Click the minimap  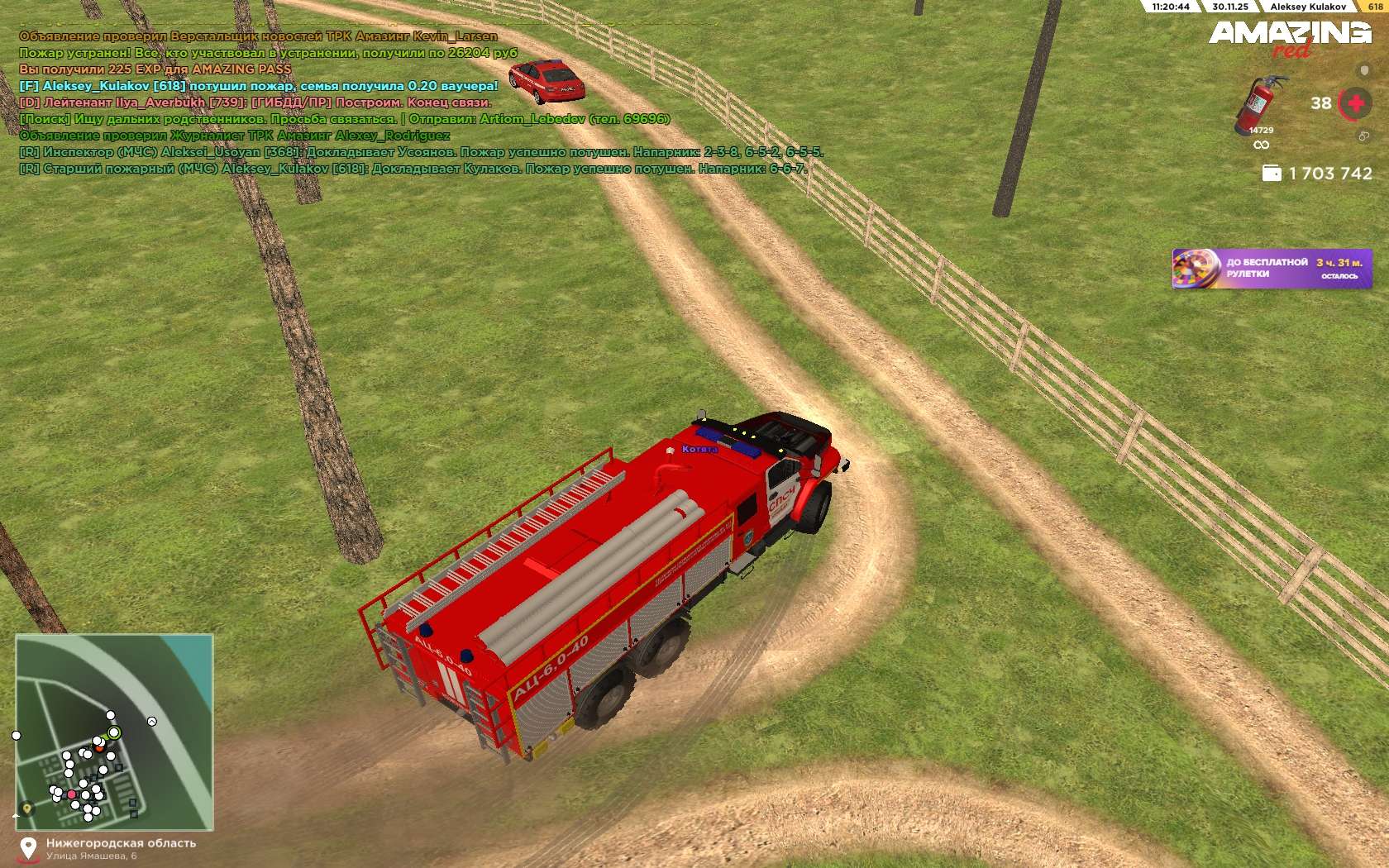(114, 732)
